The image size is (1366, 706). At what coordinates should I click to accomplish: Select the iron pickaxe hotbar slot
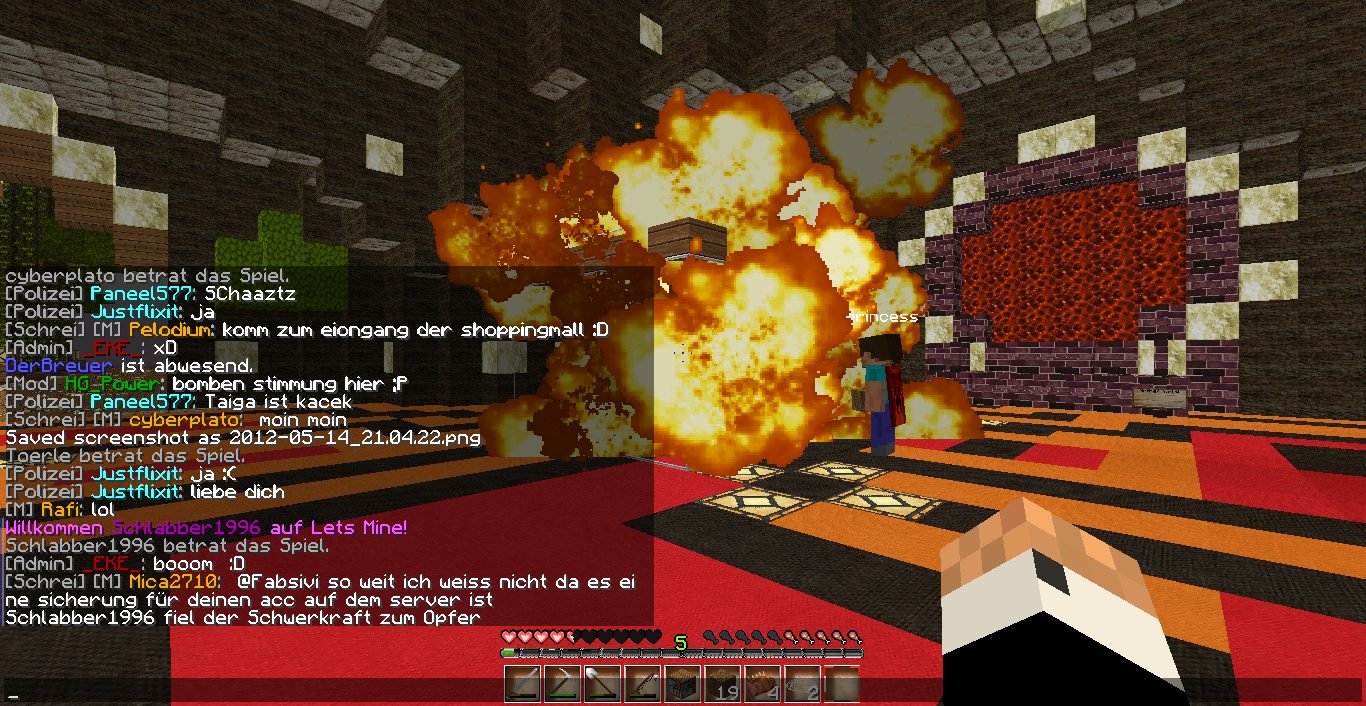(562, 685)
